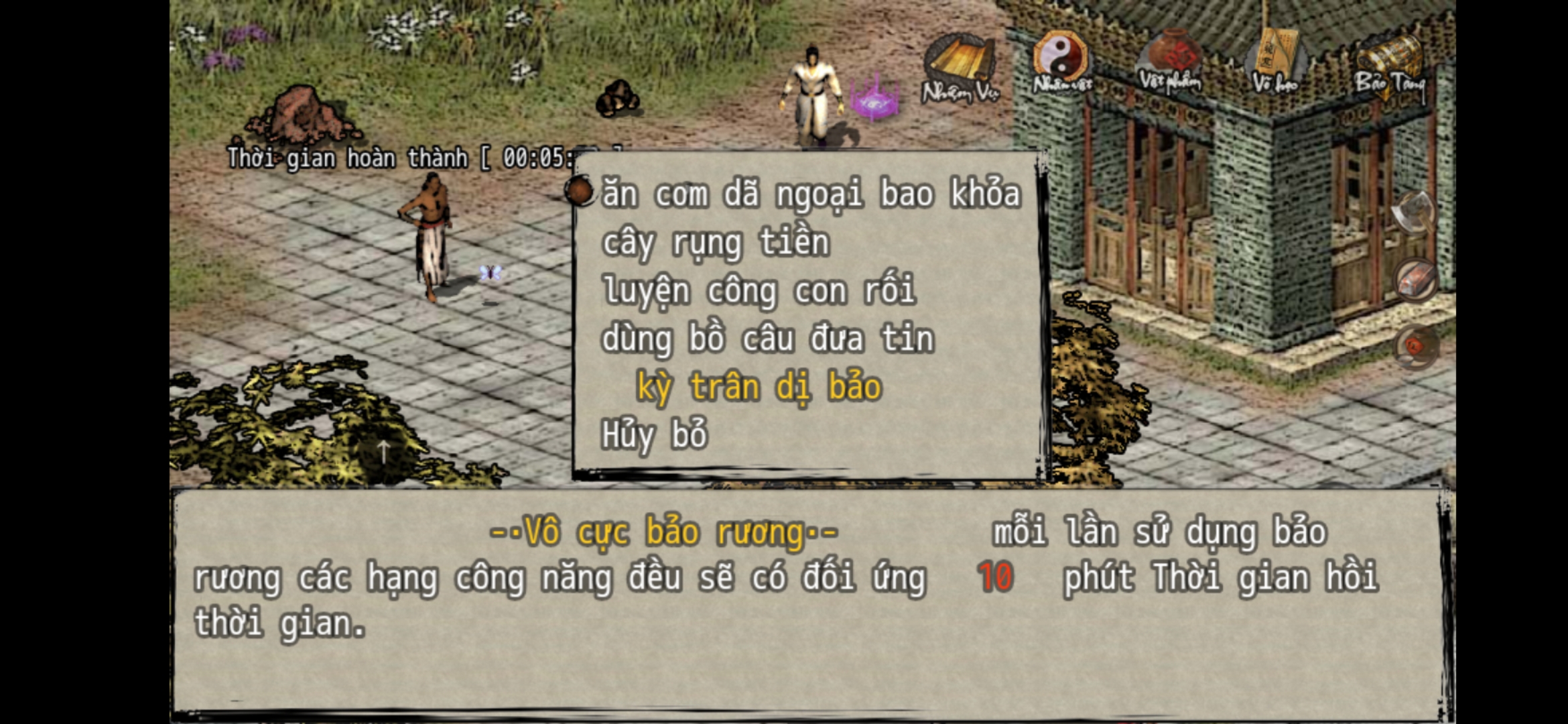Choose the highlighted "kỳ trân dị bảo" entry

[759, 387]
